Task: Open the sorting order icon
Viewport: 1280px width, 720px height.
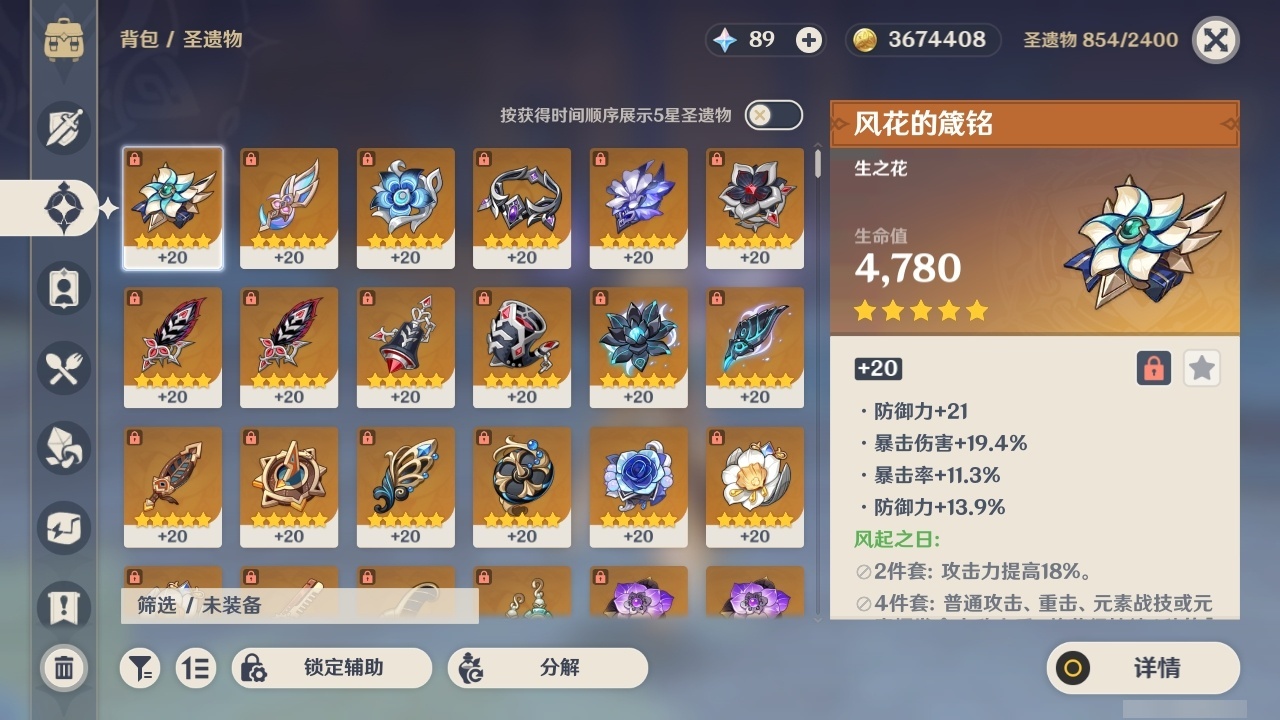Action: (x=196, y=668)
